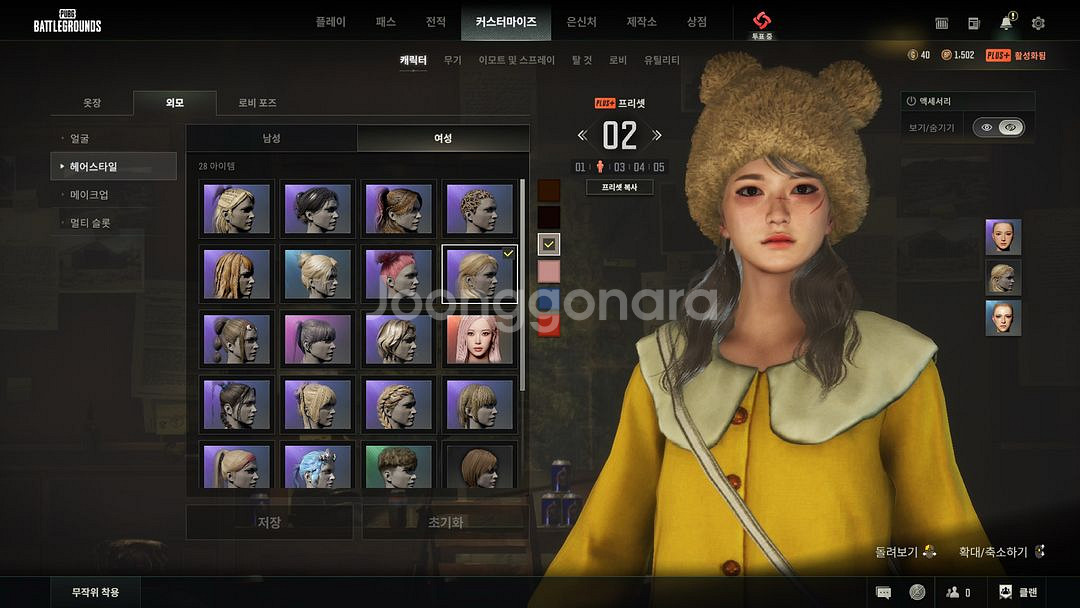Choose the 메이크업 (Makeup) category

click(89, 194)
